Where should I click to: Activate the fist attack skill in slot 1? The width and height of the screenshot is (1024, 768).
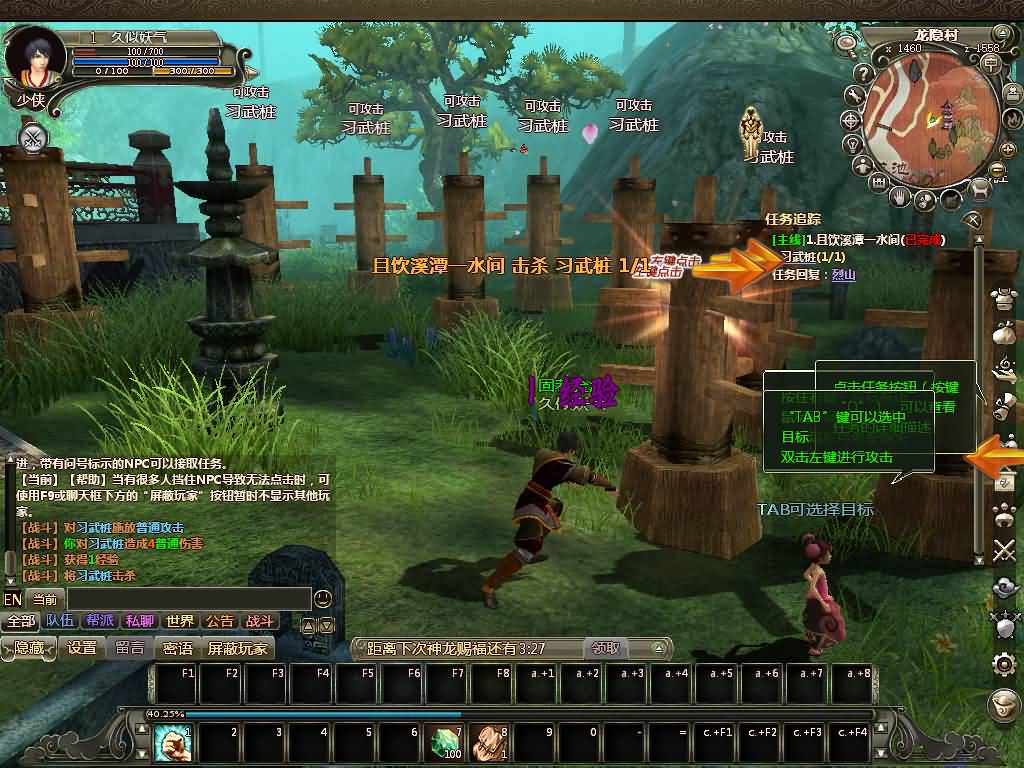click(x=173, y=743)
